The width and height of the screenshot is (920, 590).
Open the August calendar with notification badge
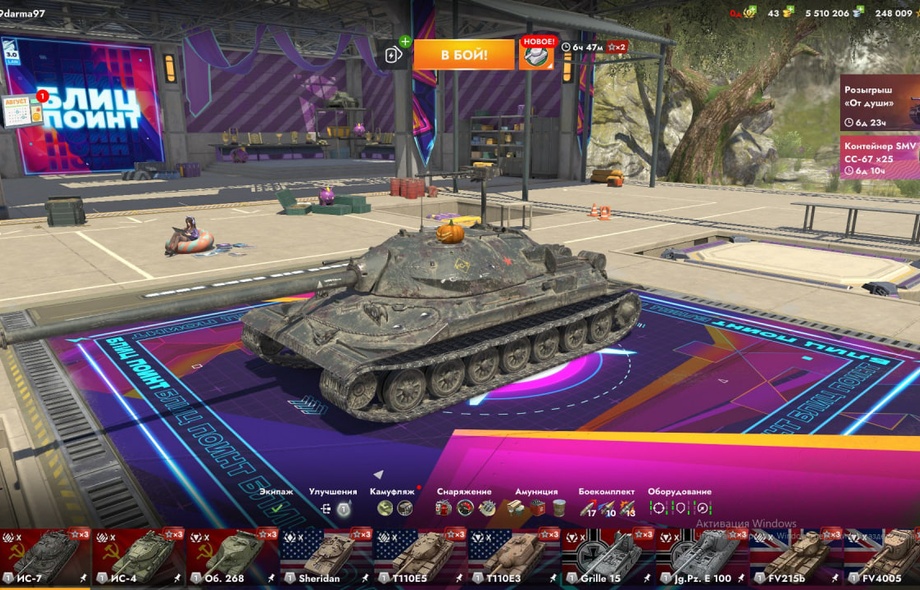[22, 110]
